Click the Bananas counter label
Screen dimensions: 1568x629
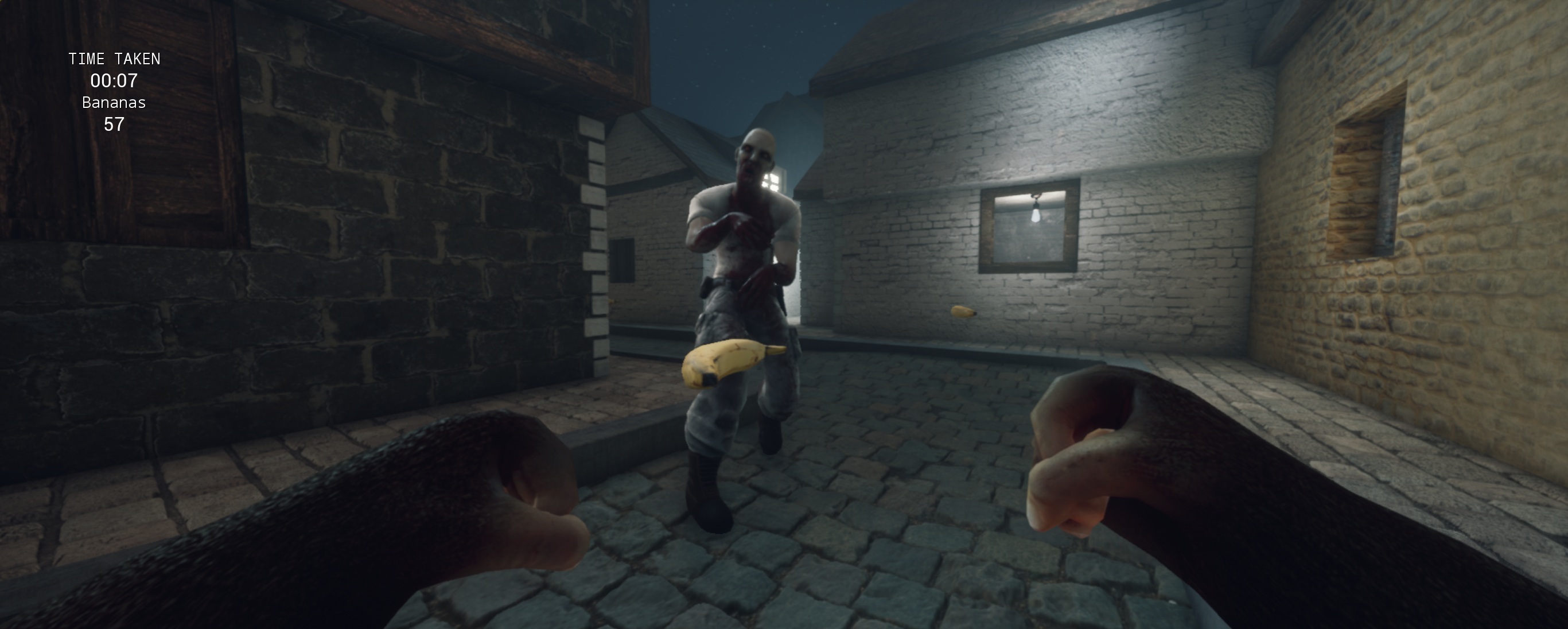tap(114, 103)
